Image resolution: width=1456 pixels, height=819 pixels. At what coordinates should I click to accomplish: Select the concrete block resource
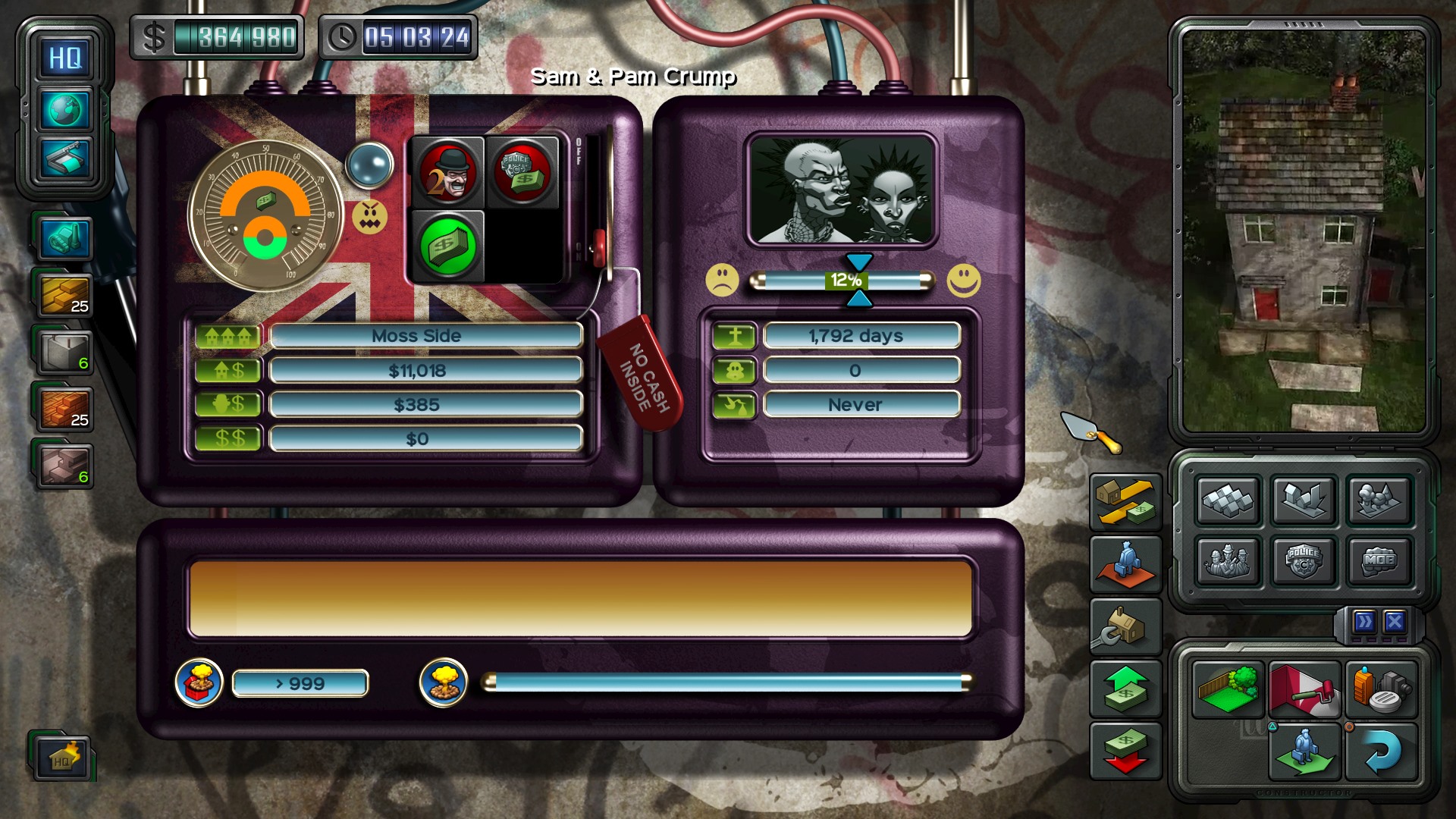[x=64, y=351]
